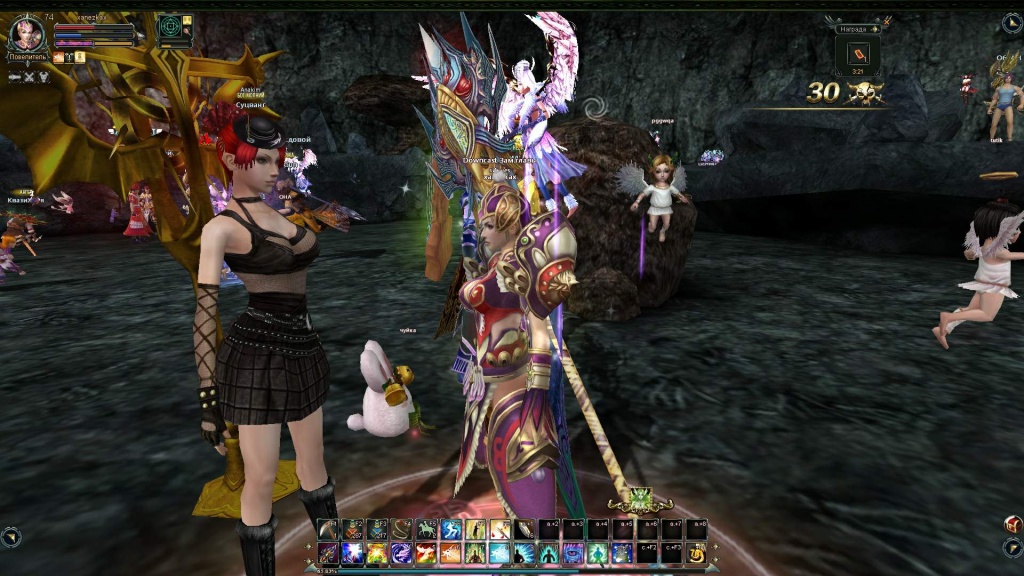Activate the bladed spear weapon skill
Image resolution: width=1024 pixels, height=576 pixels.
point(329,553)
